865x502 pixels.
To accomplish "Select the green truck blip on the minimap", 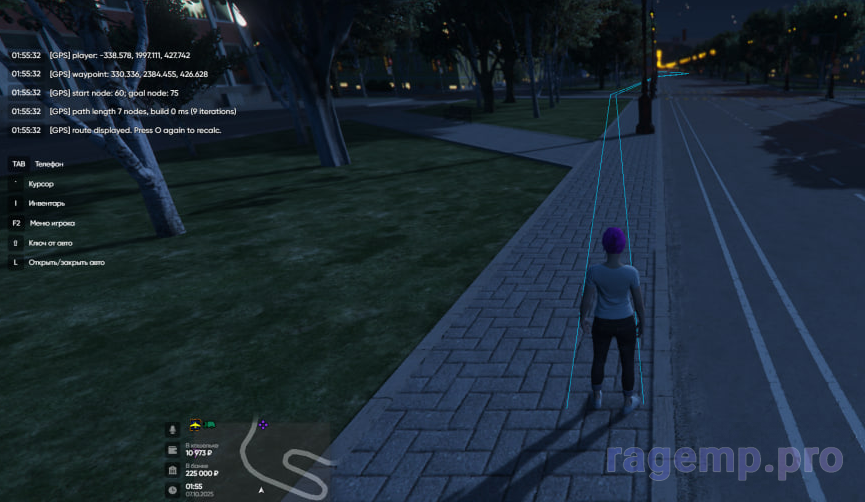I will [x=211, y=424].
